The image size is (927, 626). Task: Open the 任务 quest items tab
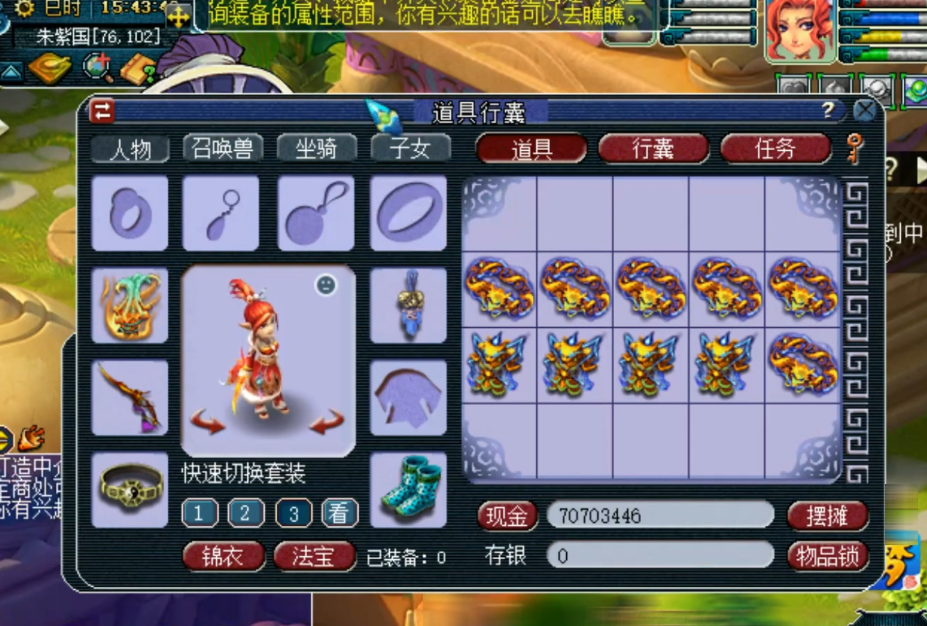point(775,149)
